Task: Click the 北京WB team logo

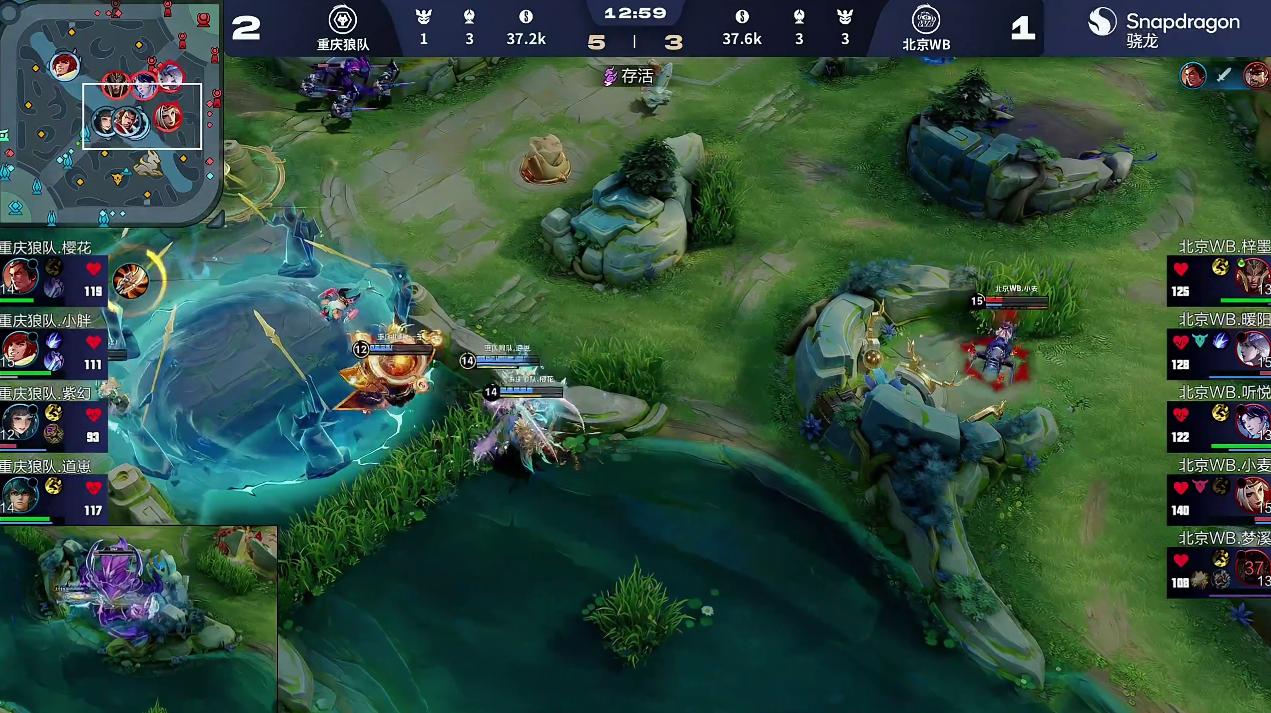Action: coord(926,19)
